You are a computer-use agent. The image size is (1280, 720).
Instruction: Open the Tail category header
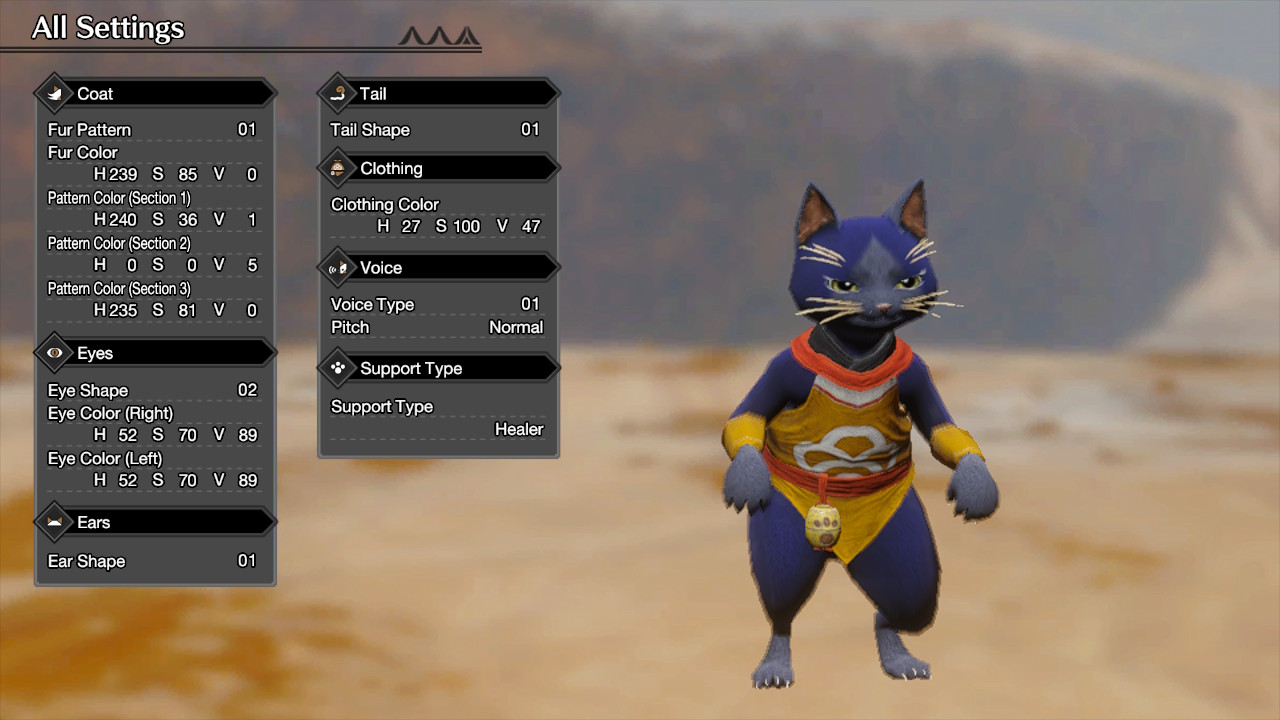pos(438,94)
